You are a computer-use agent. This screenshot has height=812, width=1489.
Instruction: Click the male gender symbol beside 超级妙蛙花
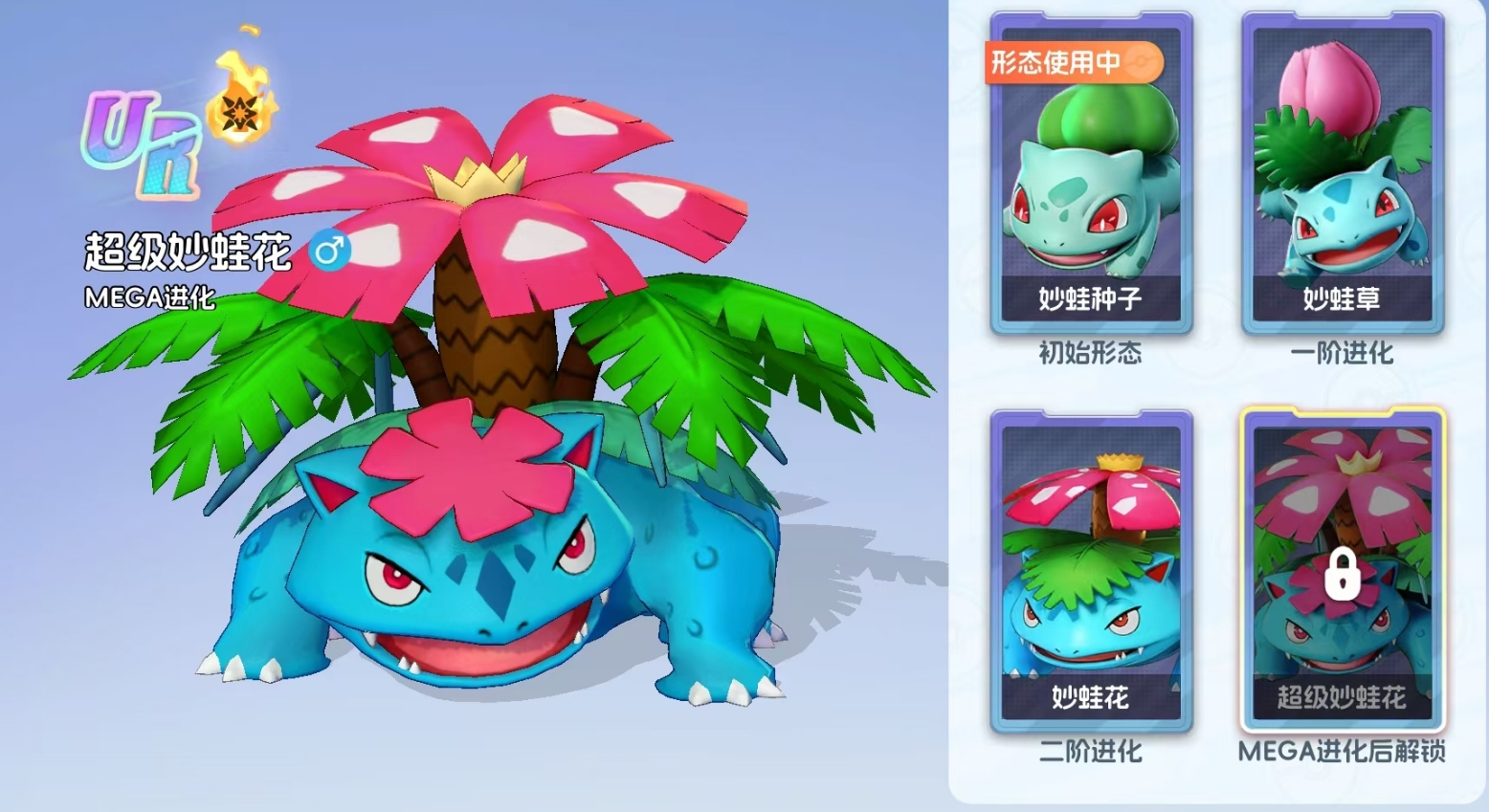click(329, 251)
